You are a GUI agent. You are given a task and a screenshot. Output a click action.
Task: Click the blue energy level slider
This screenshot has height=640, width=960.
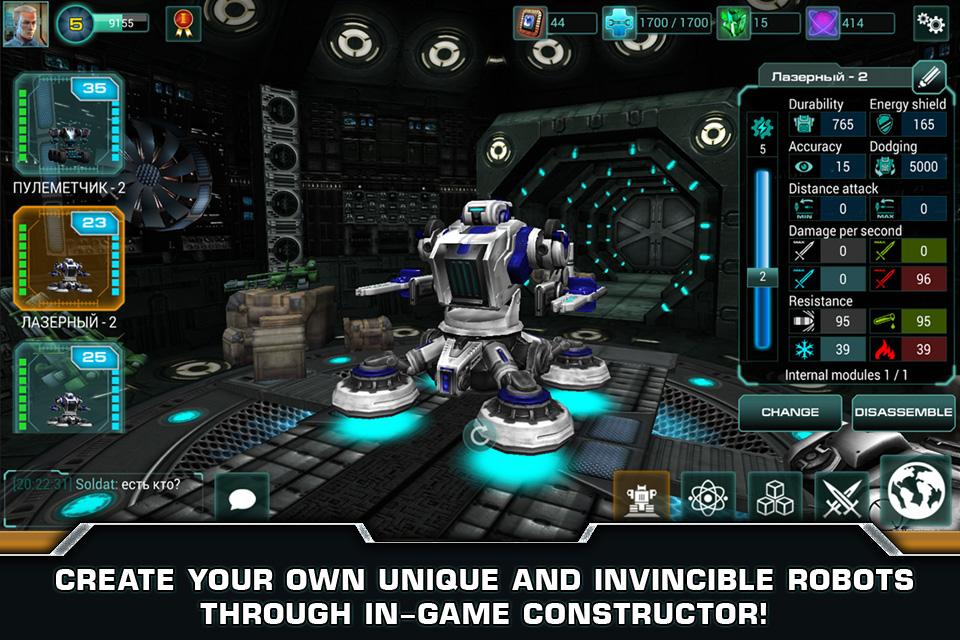762,275
